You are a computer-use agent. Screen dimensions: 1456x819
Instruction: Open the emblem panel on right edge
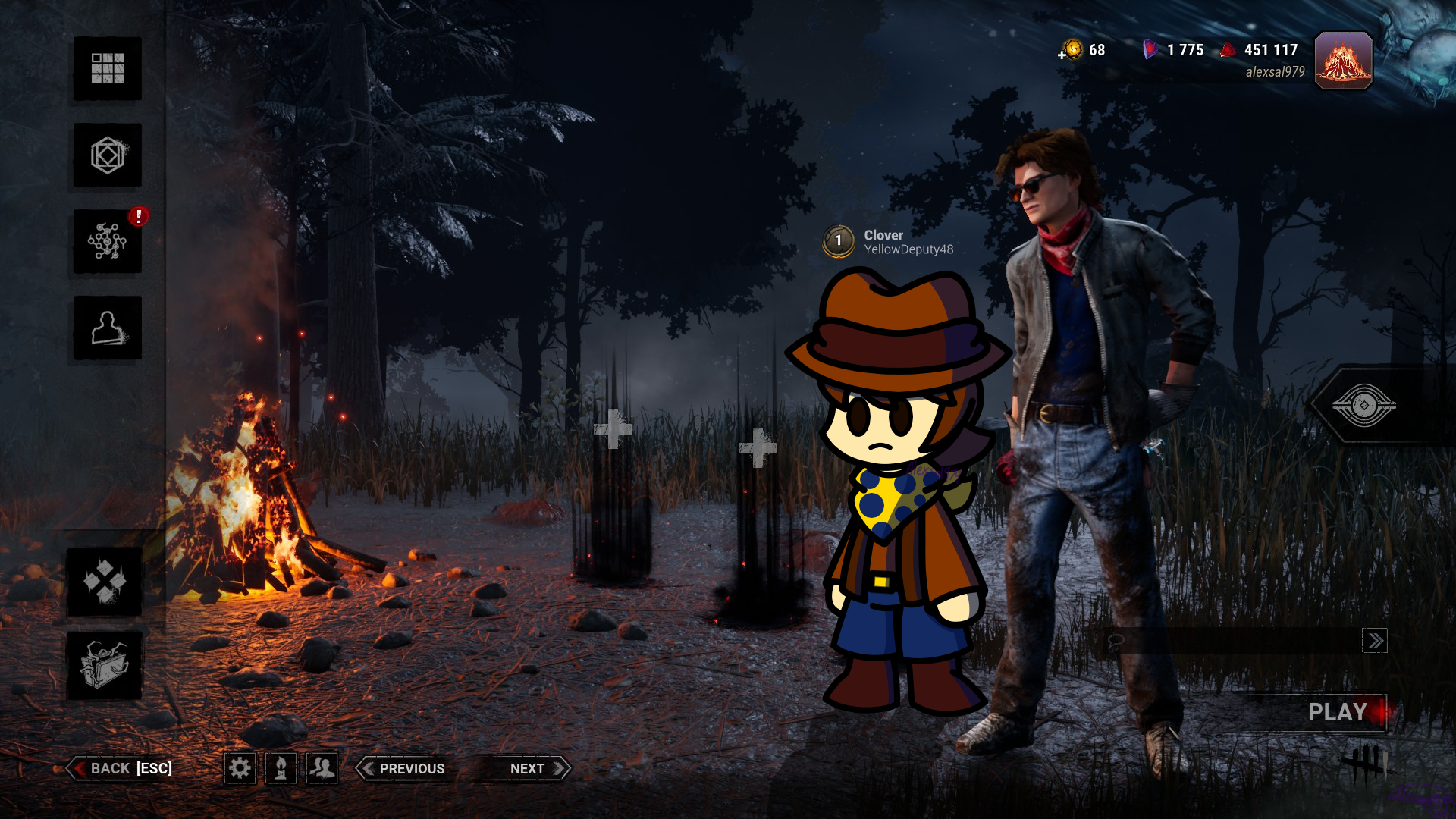point(1365,406)
